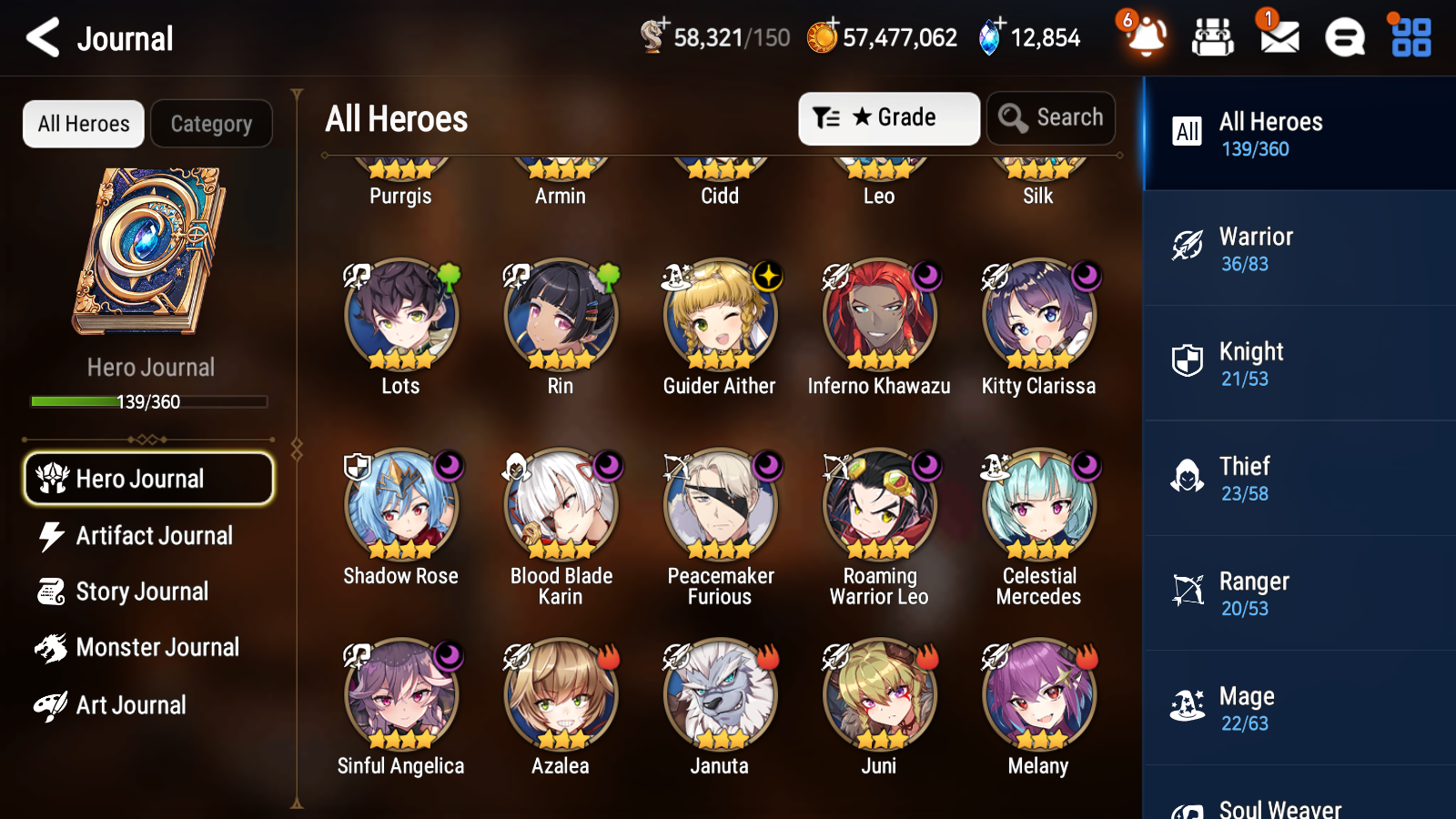The image size is (1456, 819).
Task: Select the All Heroes filter tab
Action: click(83, 124)
